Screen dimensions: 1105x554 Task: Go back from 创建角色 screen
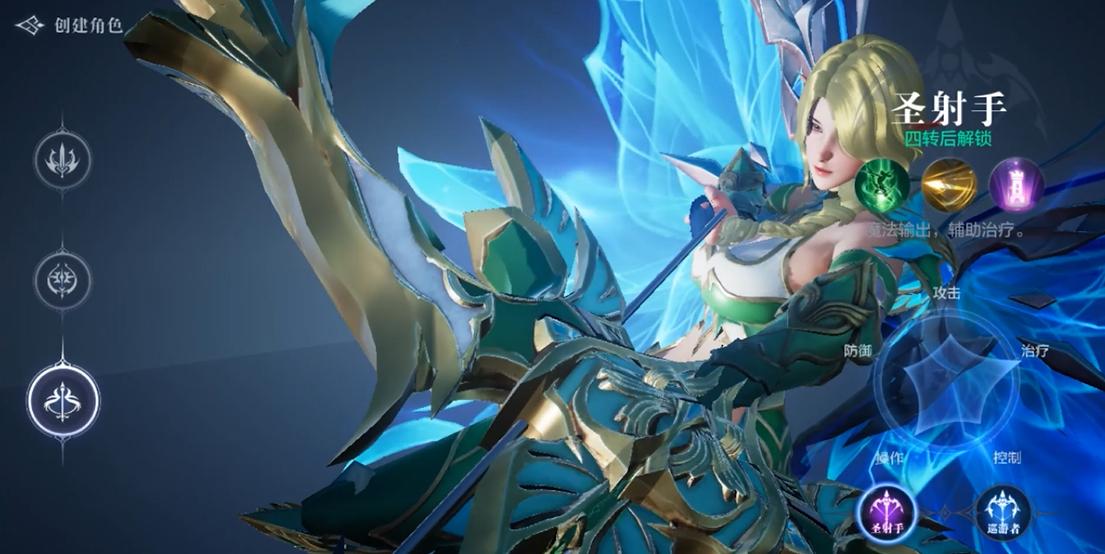29,25
